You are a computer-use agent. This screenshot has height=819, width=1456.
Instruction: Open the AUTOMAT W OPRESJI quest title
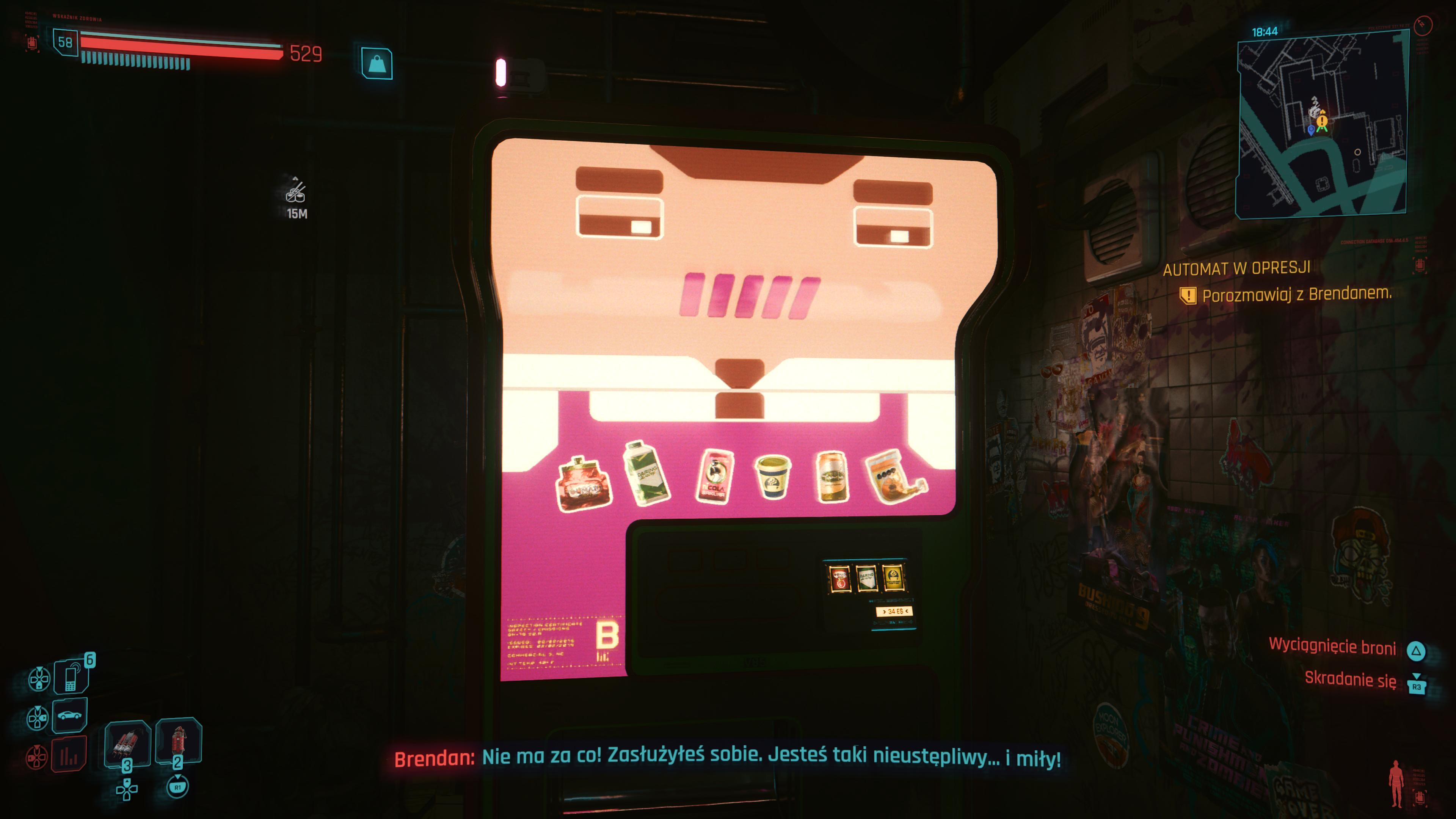[x=1236, y=268]
